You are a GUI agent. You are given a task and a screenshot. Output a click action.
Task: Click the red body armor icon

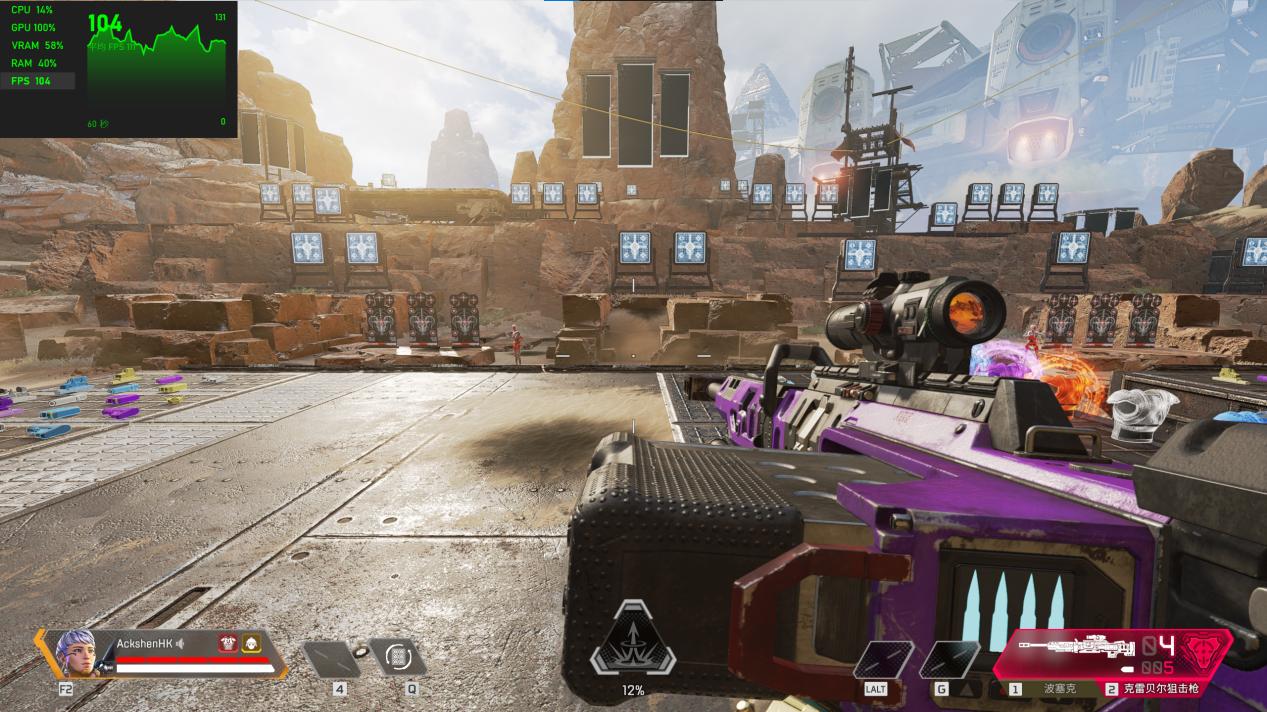click(227, 644)
